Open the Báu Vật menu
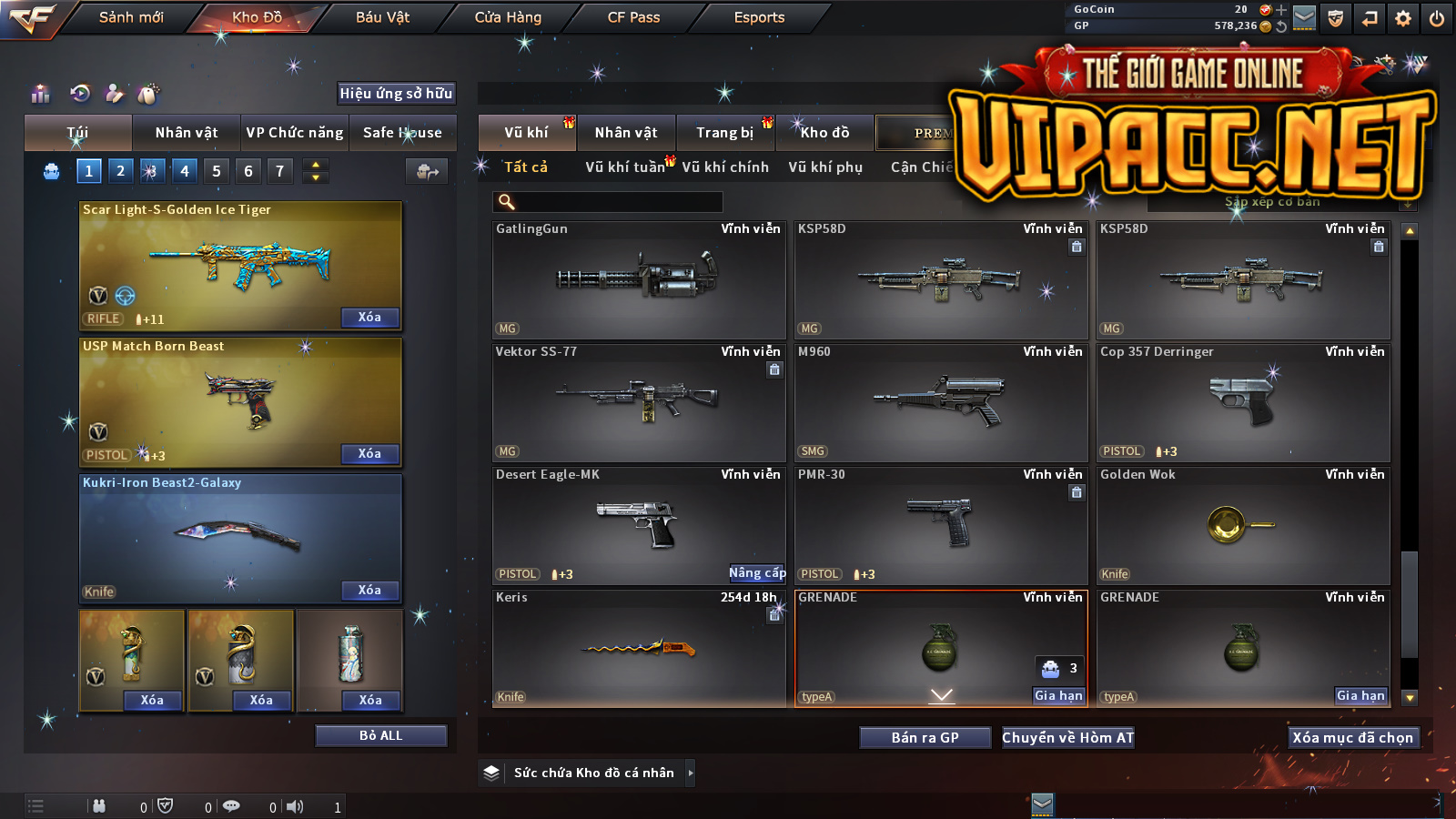1456x819 pixels. pos(382,17)
